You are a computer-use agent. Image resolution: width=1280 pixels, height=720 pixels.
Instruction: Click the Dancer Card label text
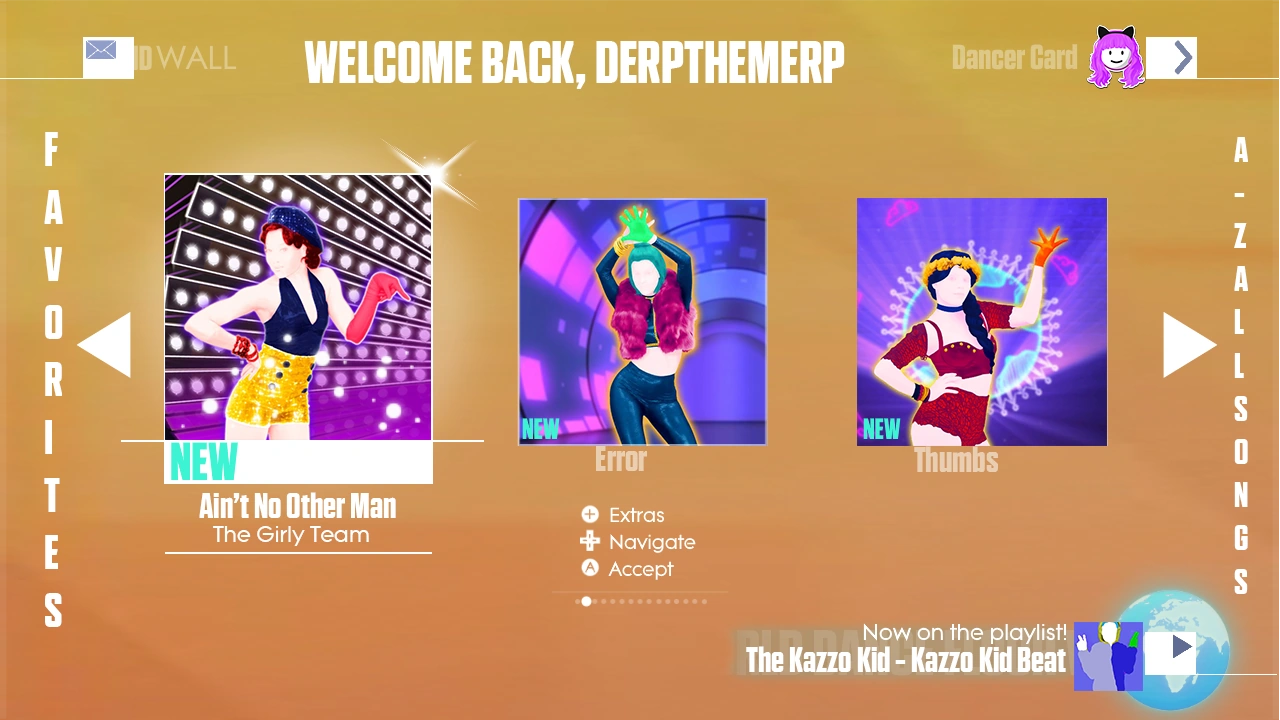point(1015,58)
